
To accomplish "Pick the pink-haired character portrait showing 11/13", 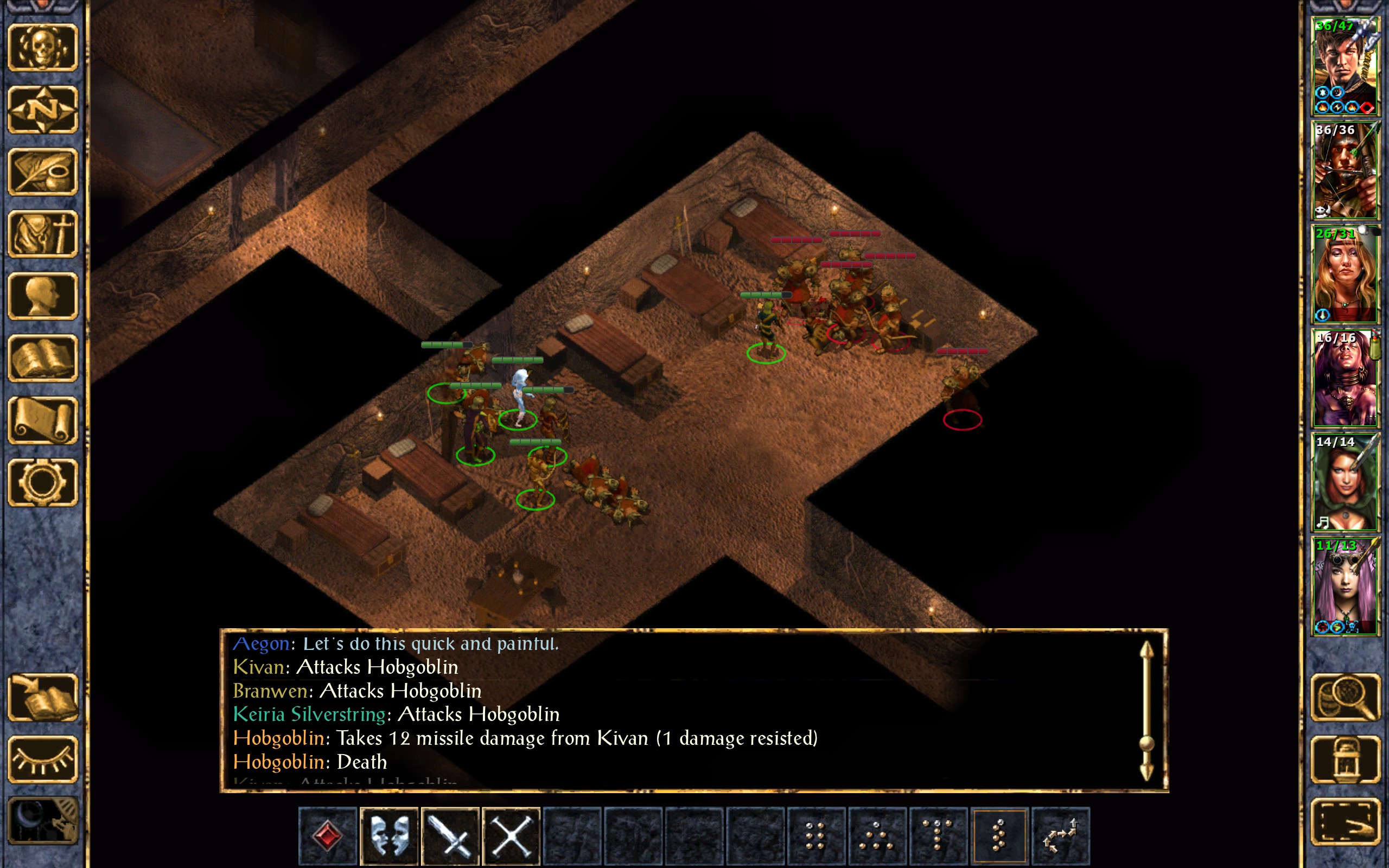I will (x=1345, y=585).
